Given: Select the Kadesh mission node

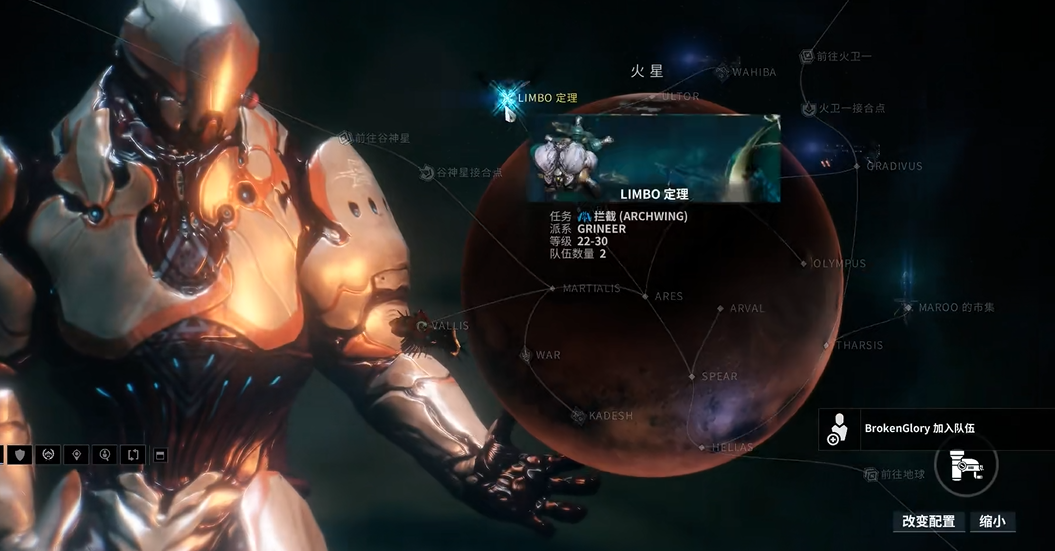Looking at the screenshot, I should click(577, 415).
